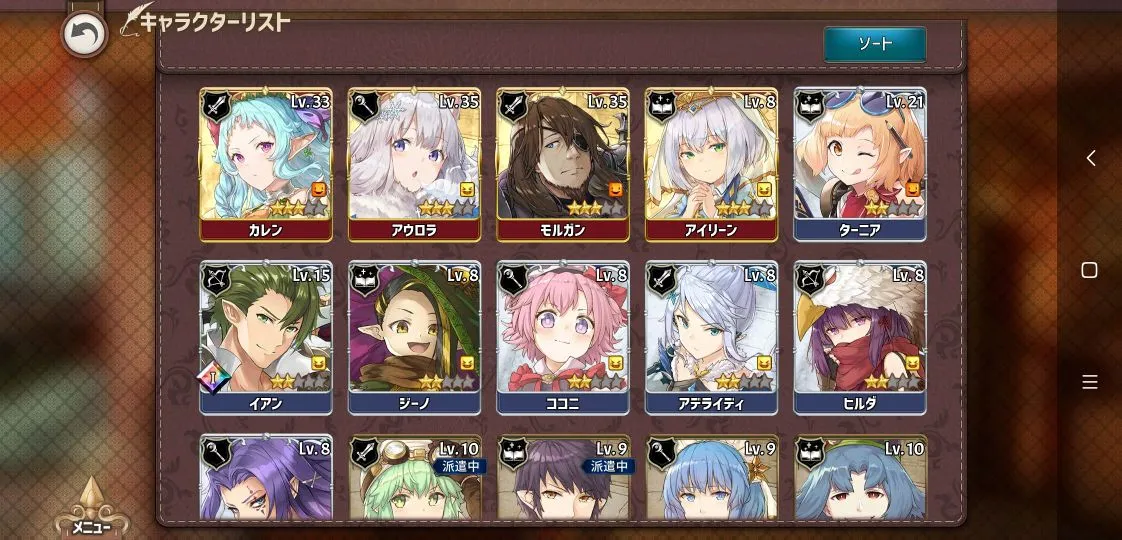Open the ココニ character card

(562, 338)
